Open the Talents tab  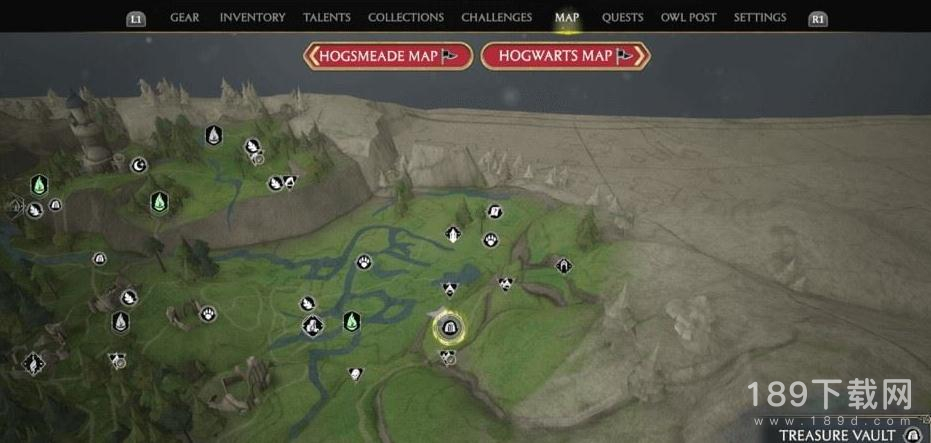[x=326, y=17]
